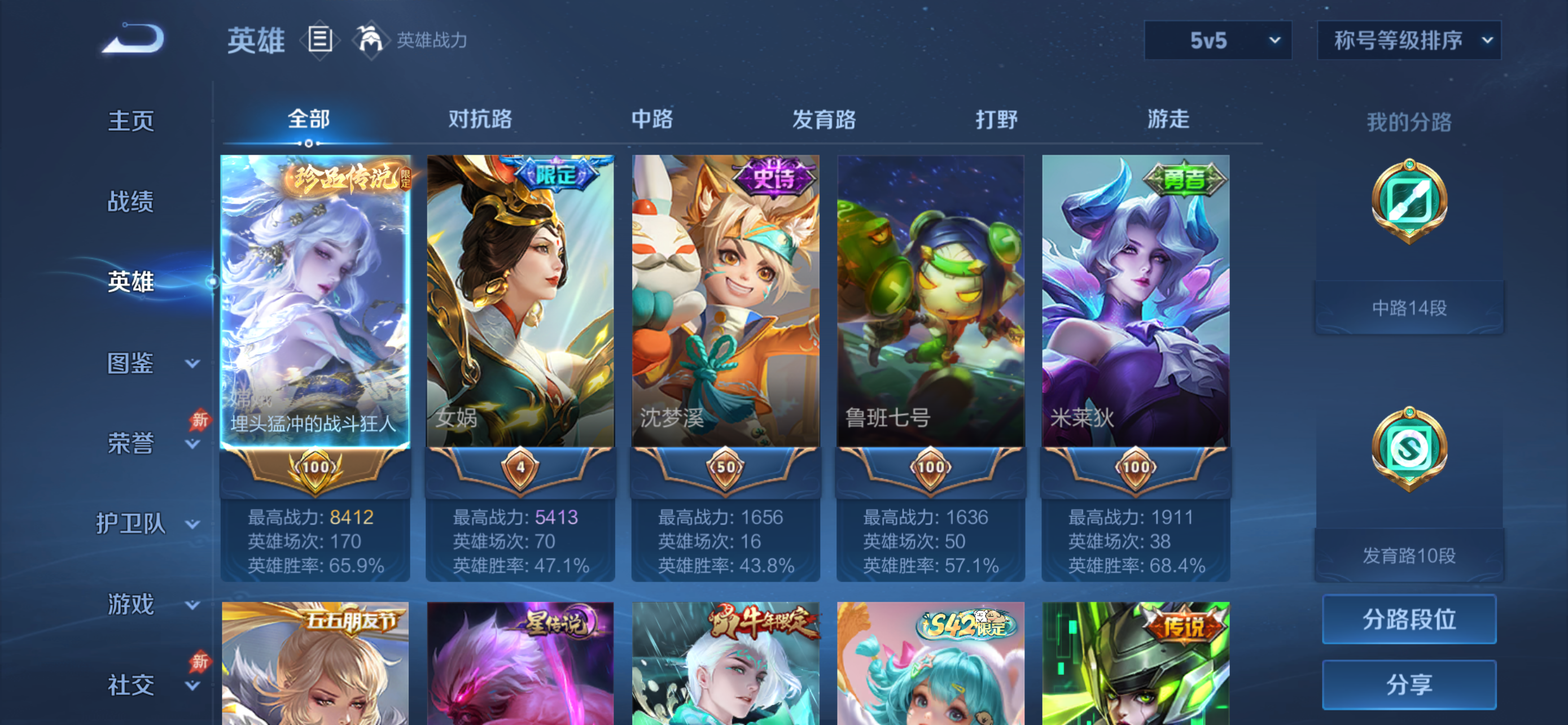Open the hero list view icon next to 英雄
Image resolution: width=1568 pixels, height=725 pixels.
[319, 40]
